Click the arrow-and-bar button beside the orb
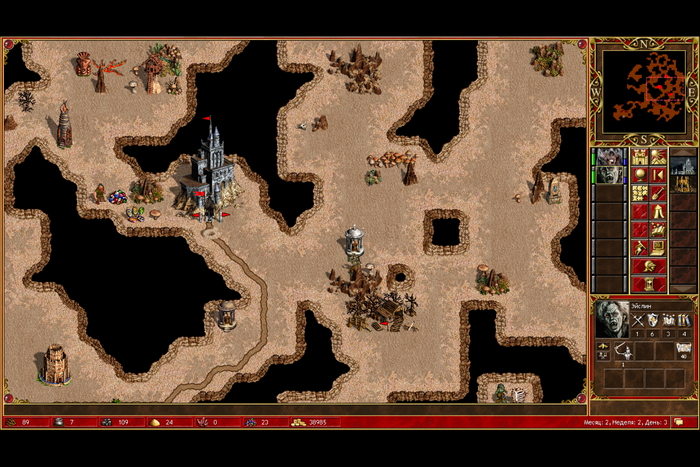Screen dimensions: 700x467 tap(658, 175)
